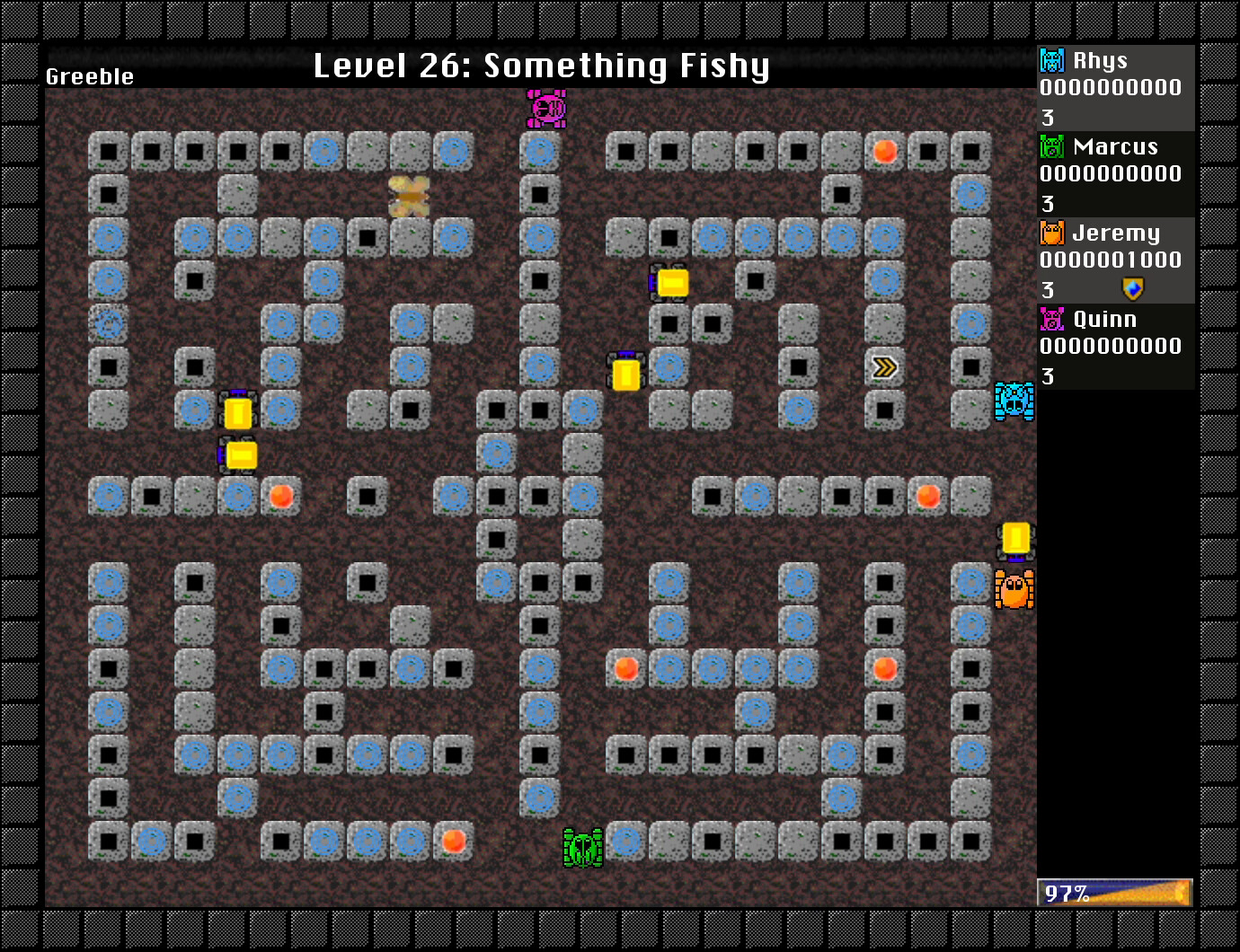Select Rhys's blue greeble avatar icon
Screen dimensions: 1240x952
1050,60
